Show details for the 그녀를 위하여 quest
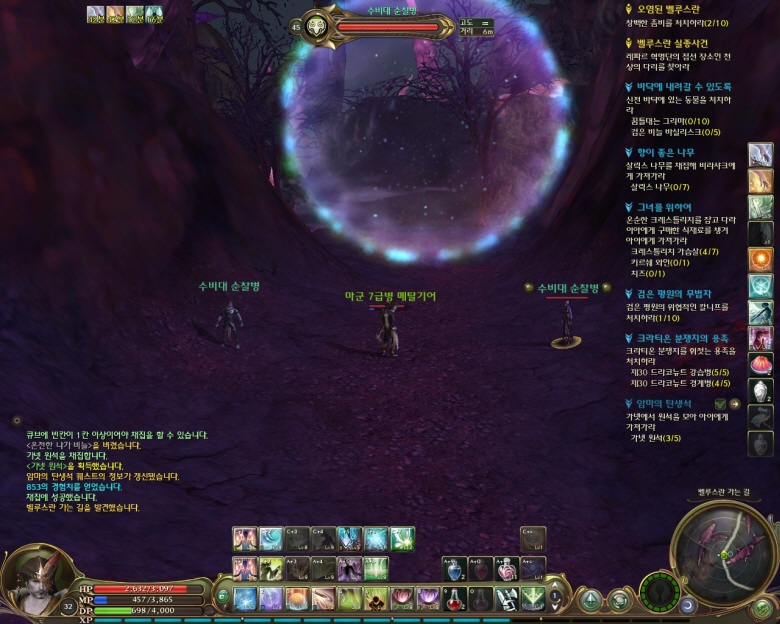 click(x=667, y=208)
